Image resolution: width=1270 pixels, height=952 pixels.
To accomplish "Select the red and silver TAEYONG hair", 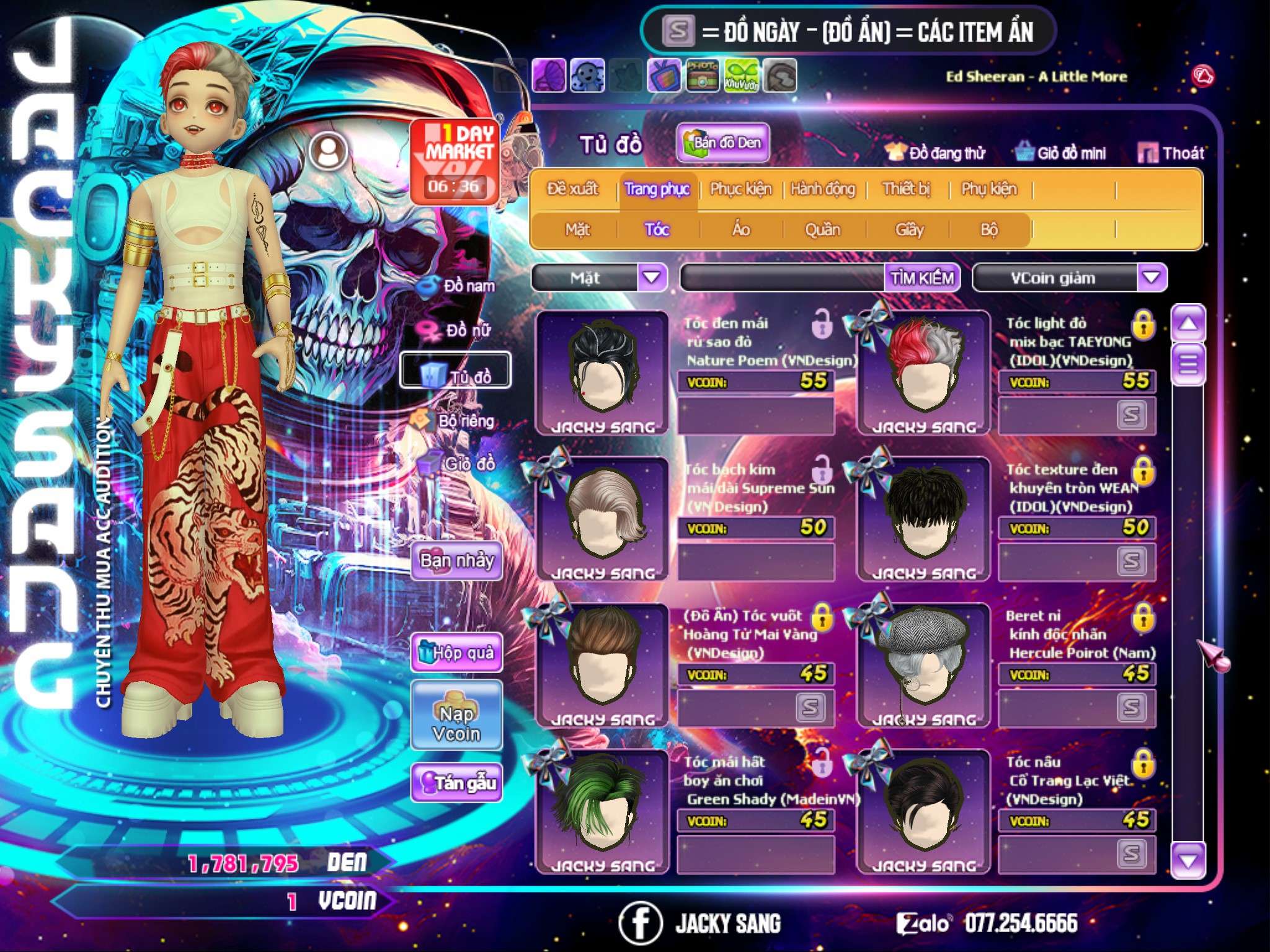I will [923, 372].
